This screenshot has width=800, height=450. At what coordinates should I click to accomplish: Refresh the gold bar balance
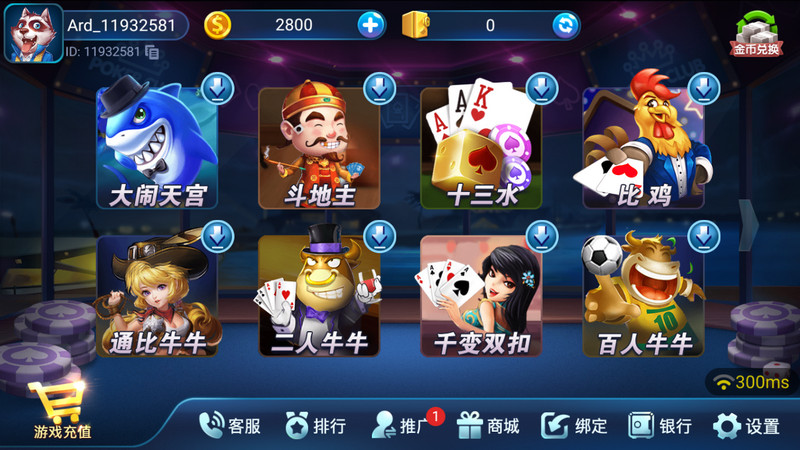565,25
